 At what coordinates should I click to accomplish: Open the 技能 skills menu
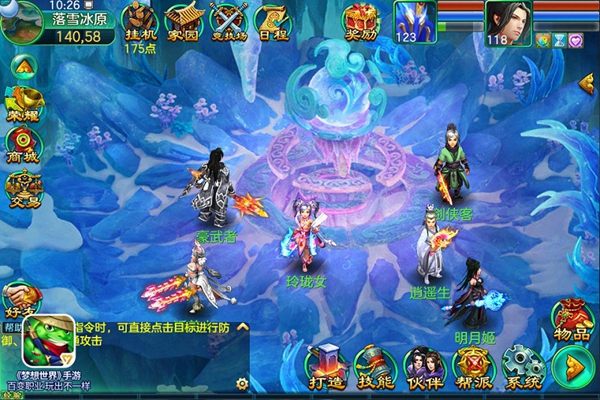tap(375, 366)
